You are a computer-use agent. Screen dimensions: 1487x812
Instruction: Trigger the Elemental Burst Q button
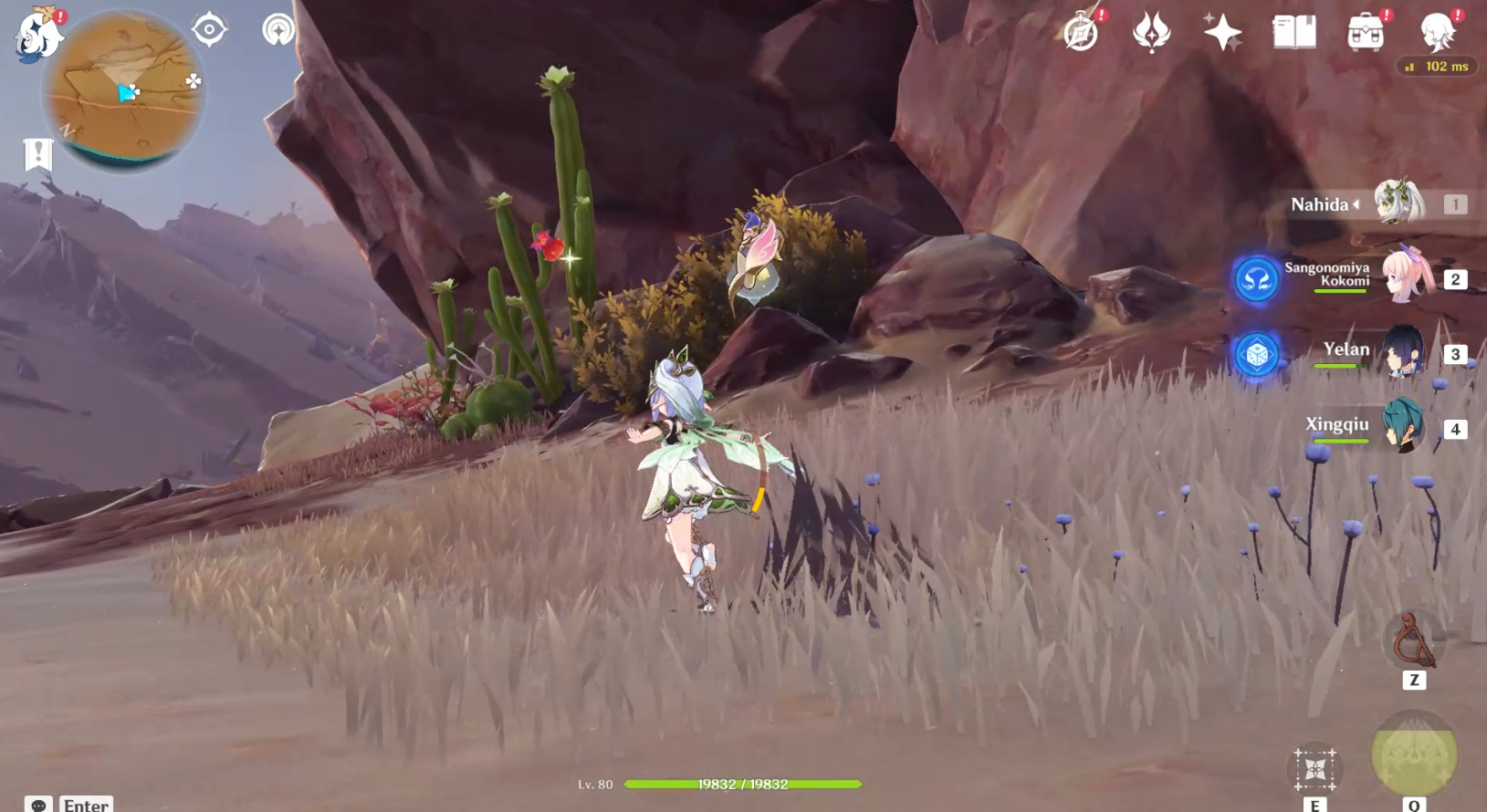coord(1413,755)
